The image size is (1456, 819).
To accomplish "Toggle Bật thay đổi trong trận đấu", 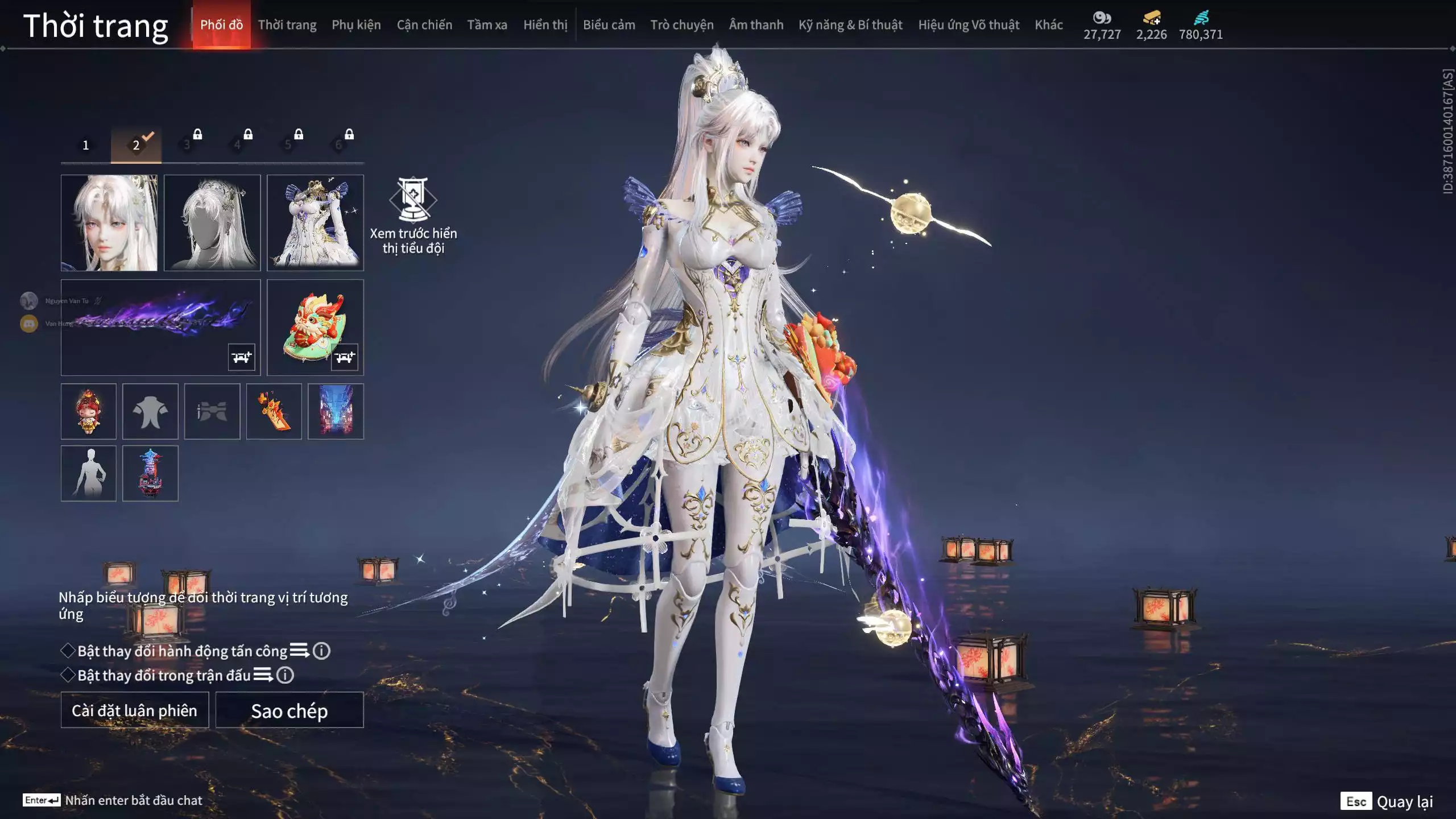I will (68, 675).
